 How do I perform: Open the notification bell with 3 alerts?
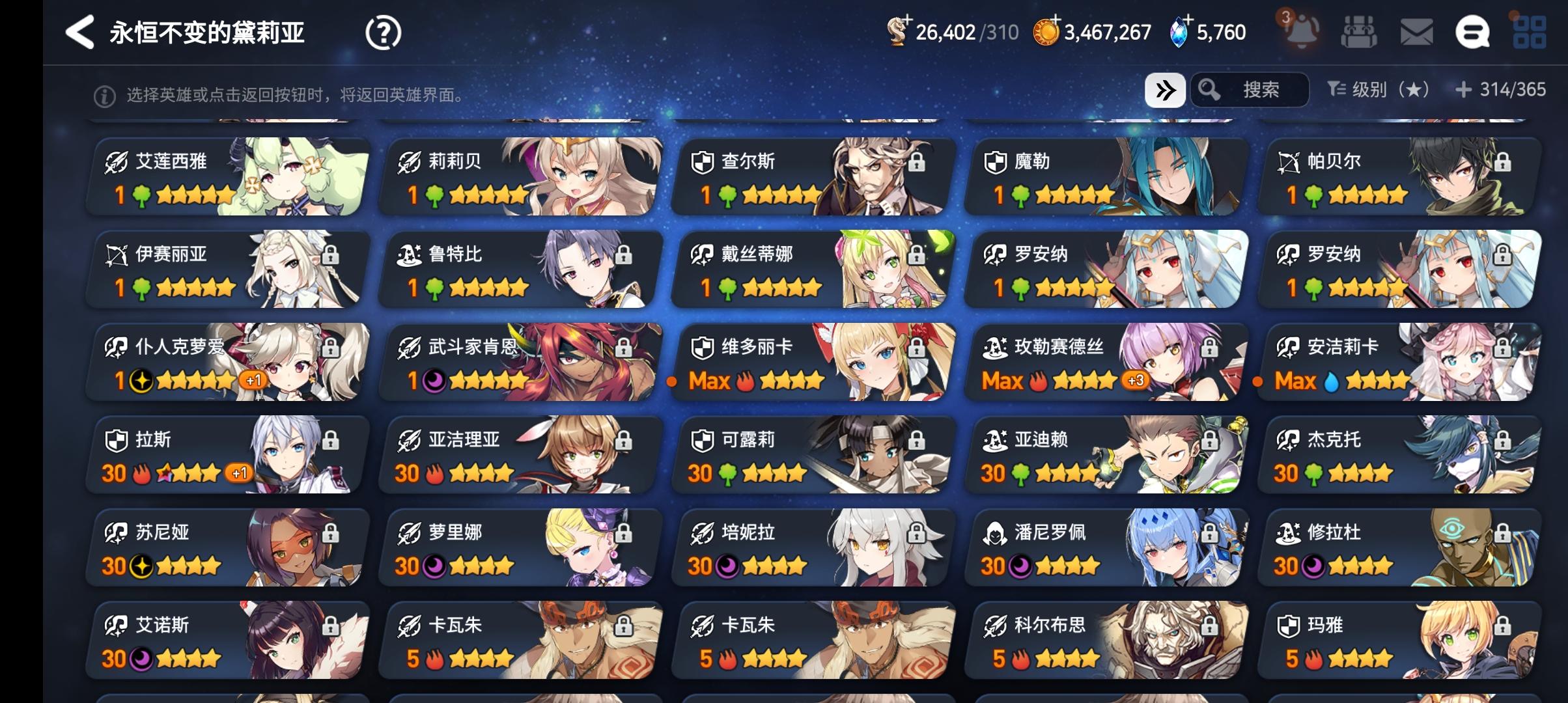coord(1302,31)
